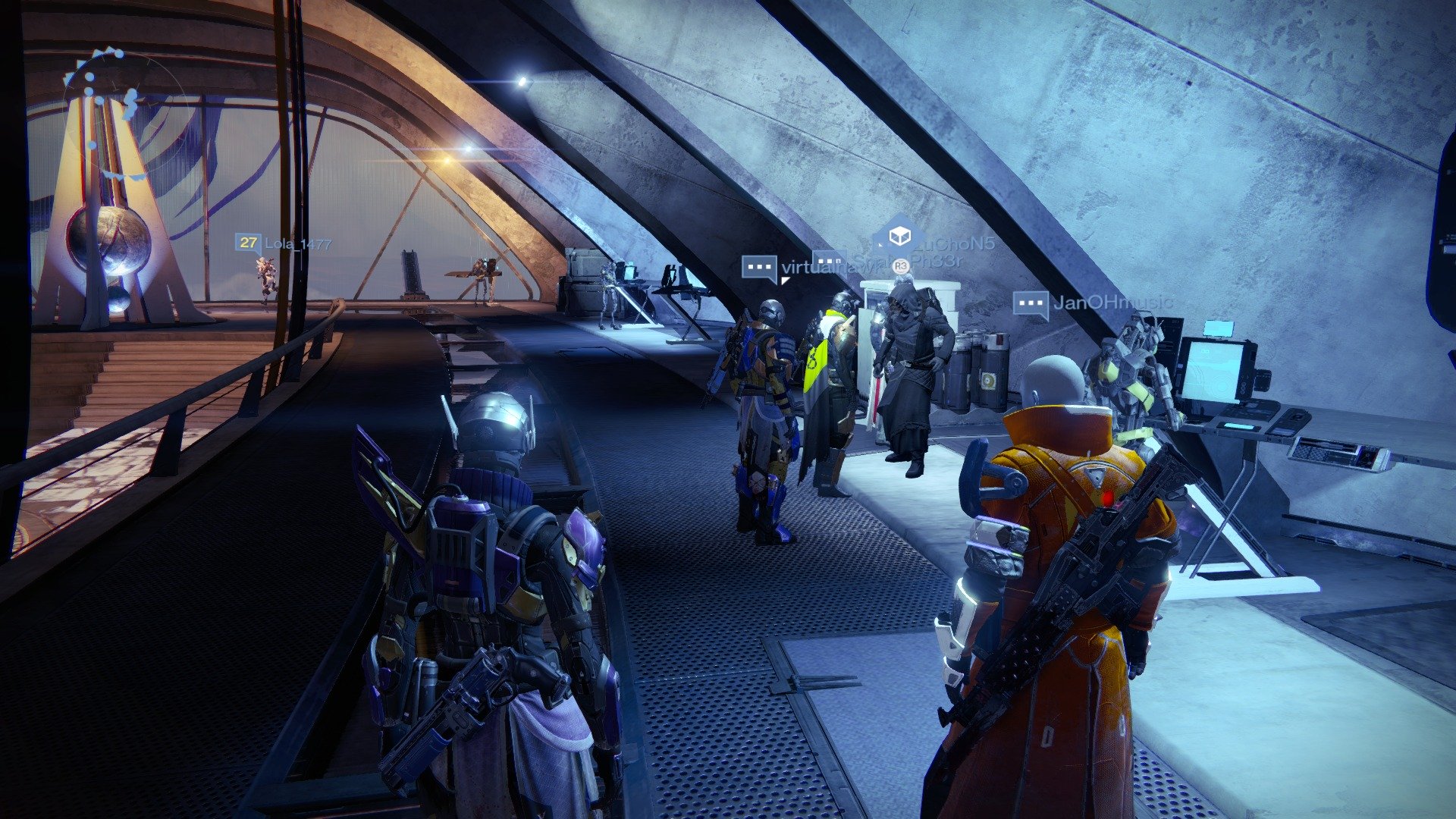1456x819 pixels.
Task: Click the cube vendor marker icon
Action: 899,236
